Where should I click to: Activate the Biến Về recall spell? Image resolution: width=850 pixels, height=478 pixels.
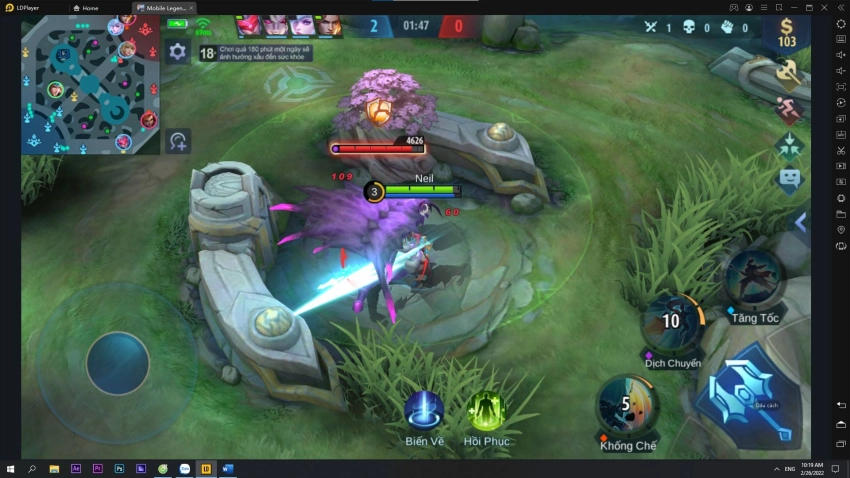424,410
